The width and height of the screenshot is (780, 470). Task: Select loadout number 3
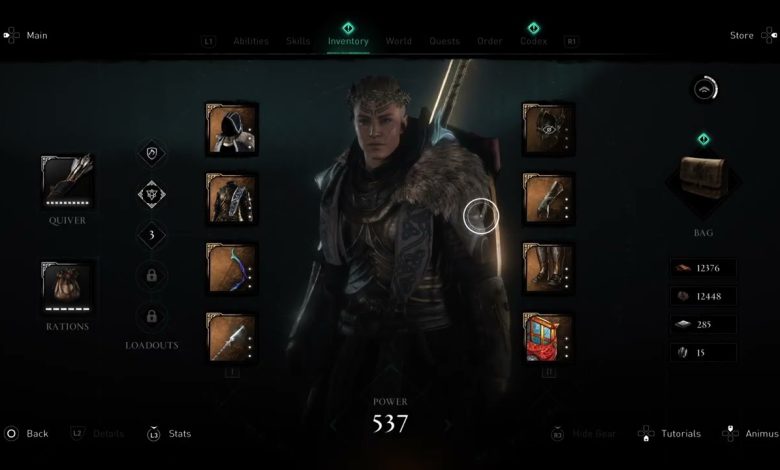pos(151,235)
